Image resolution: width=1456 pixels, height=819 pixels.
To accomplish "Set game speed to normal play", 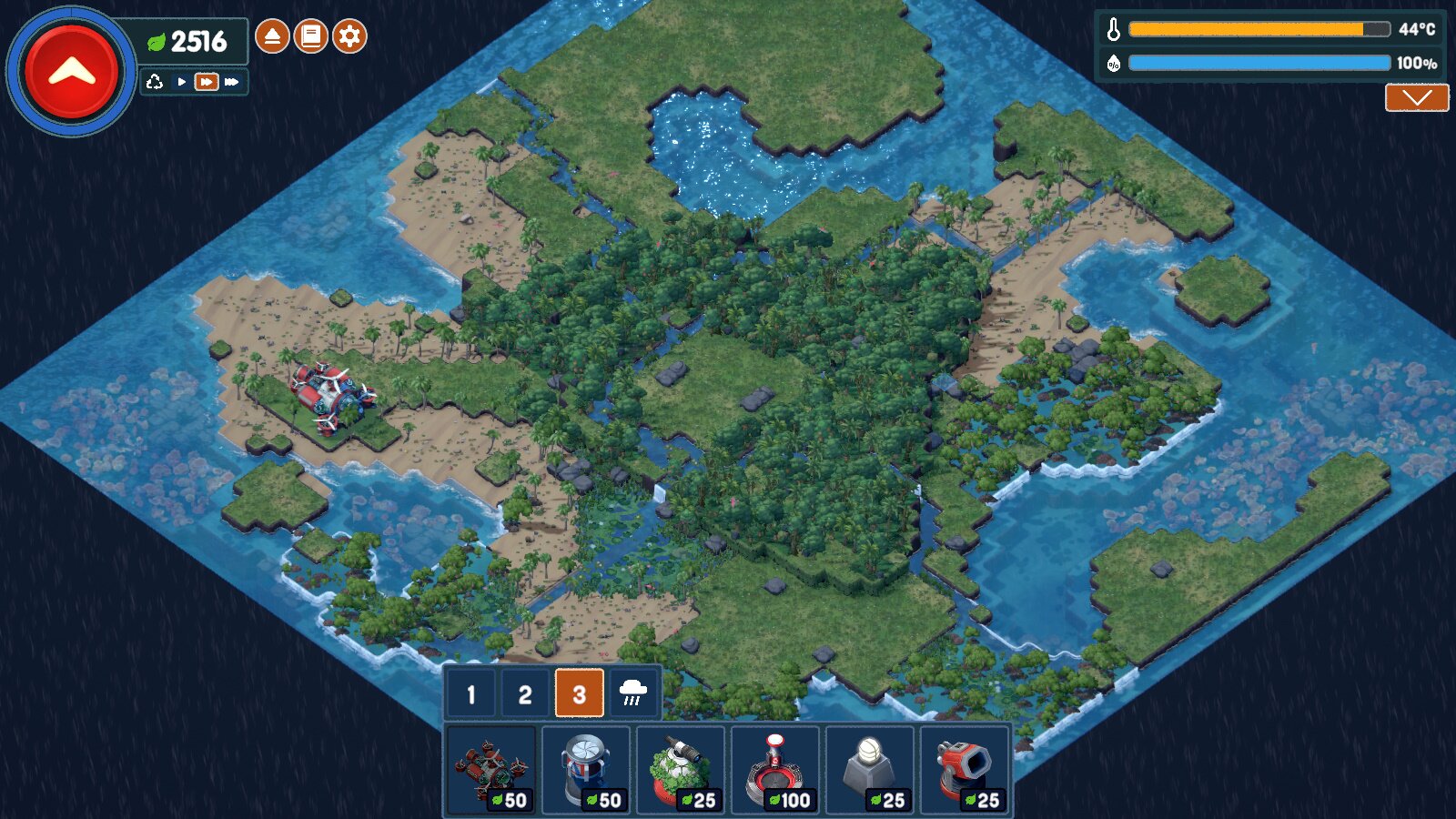I will (182, 82).
